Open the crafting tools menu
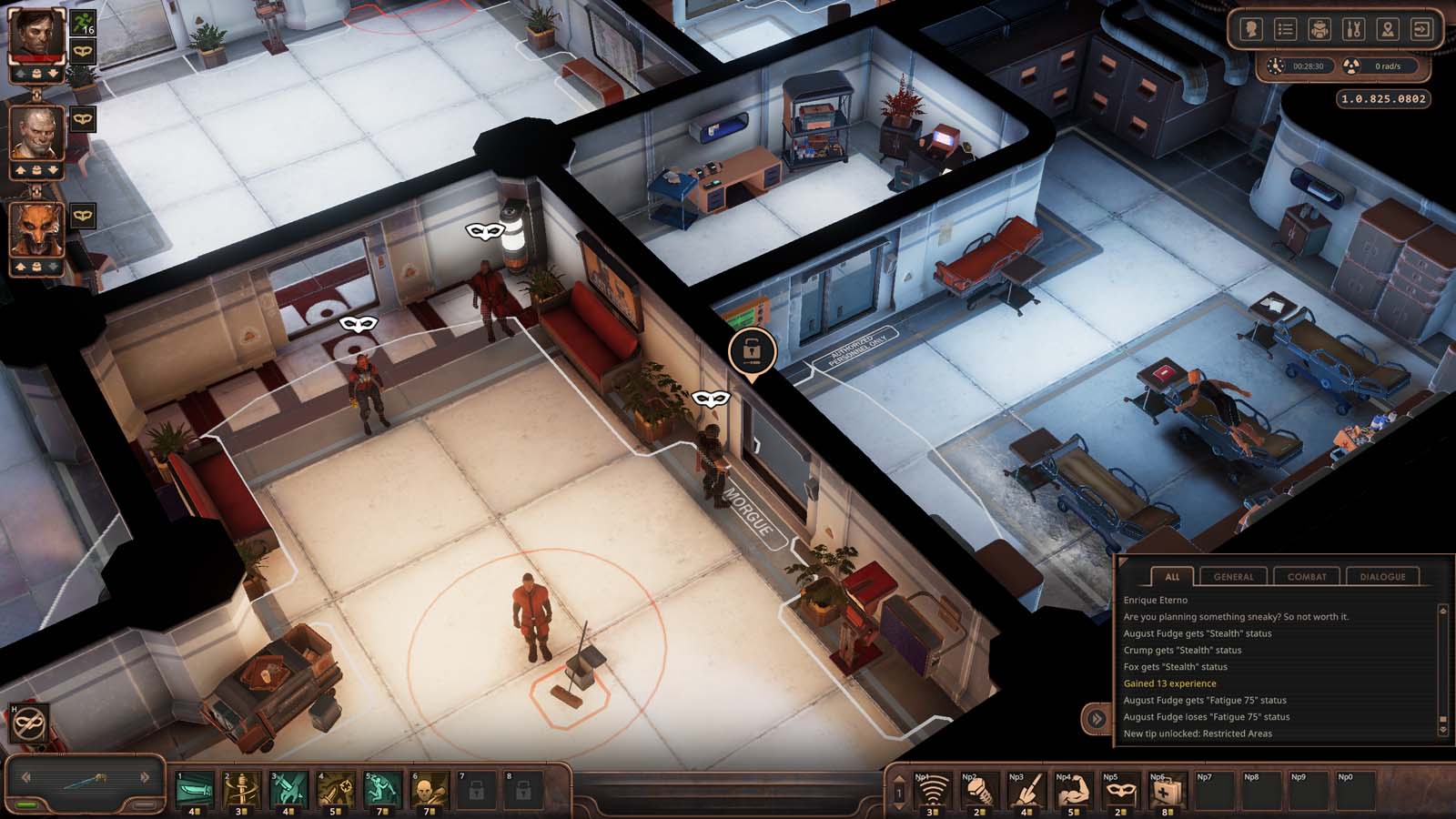This screenshot has height=819, width=1456. coord(1353,30)
